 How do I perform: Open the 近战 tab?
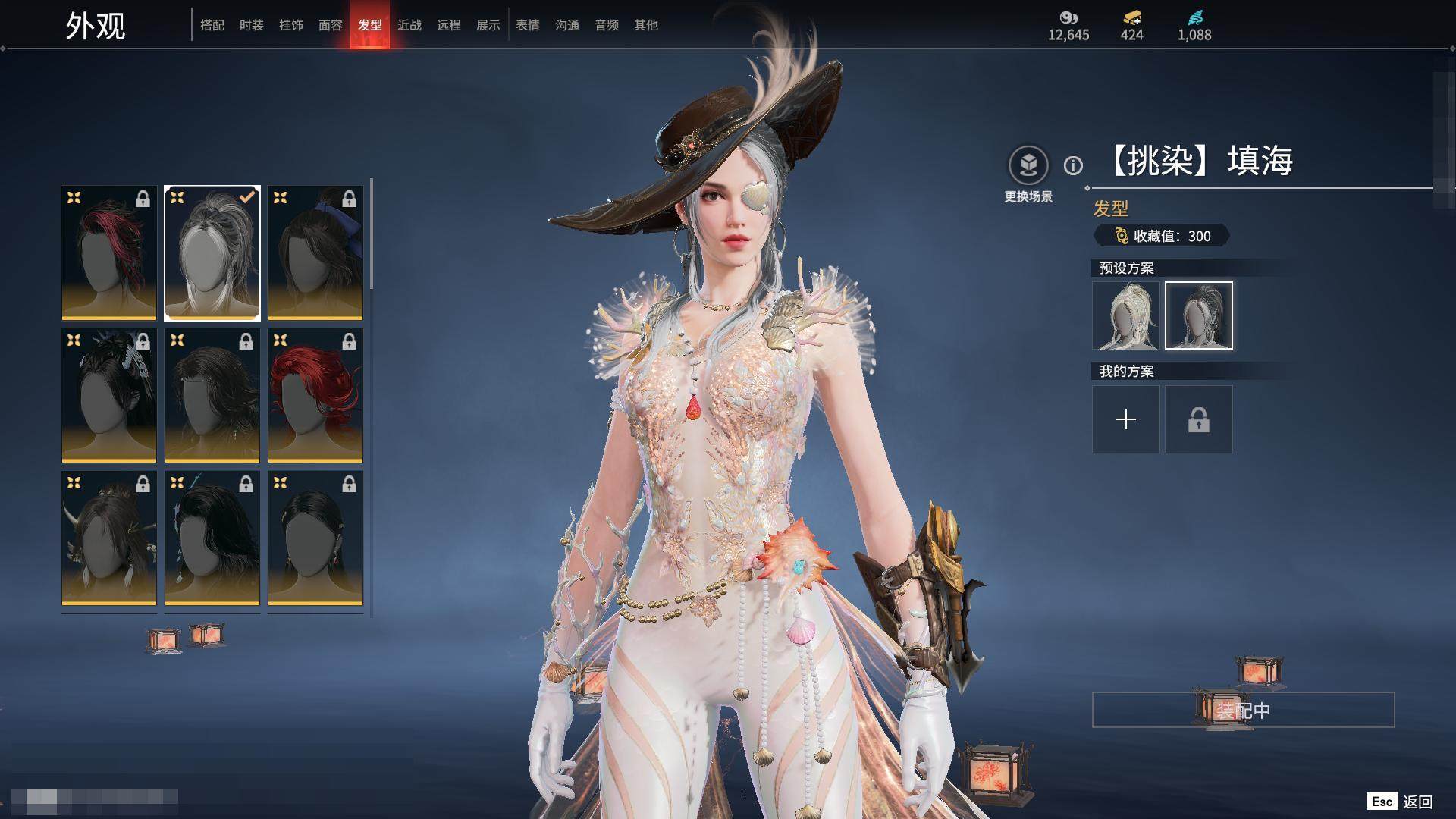tap(409, 25)
